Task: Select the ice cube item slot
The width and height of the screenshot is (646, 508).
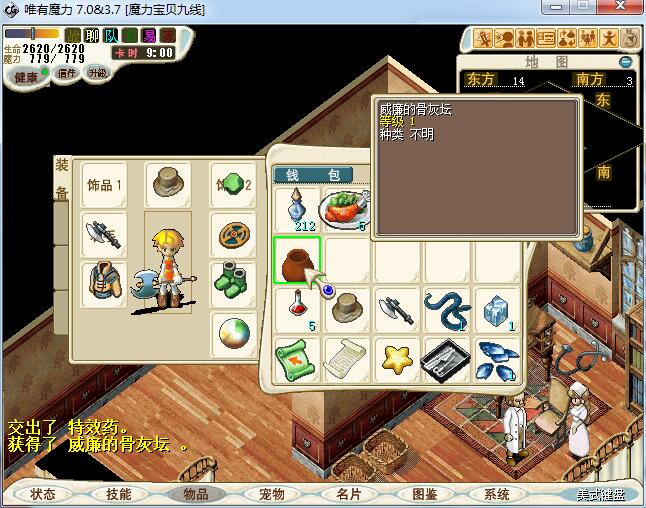Action: [x=495, y=309]
